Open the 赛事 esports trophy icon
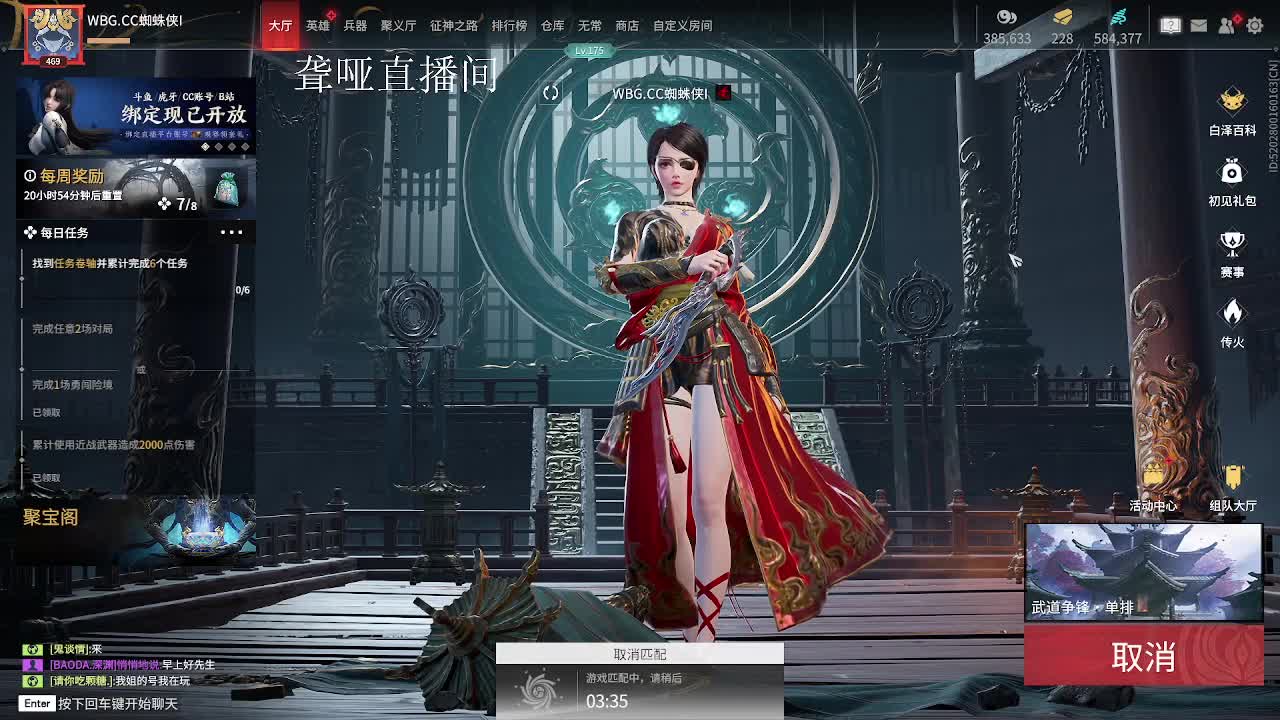The height and width of the screenshot is (720, 1280). [1232, 243]
